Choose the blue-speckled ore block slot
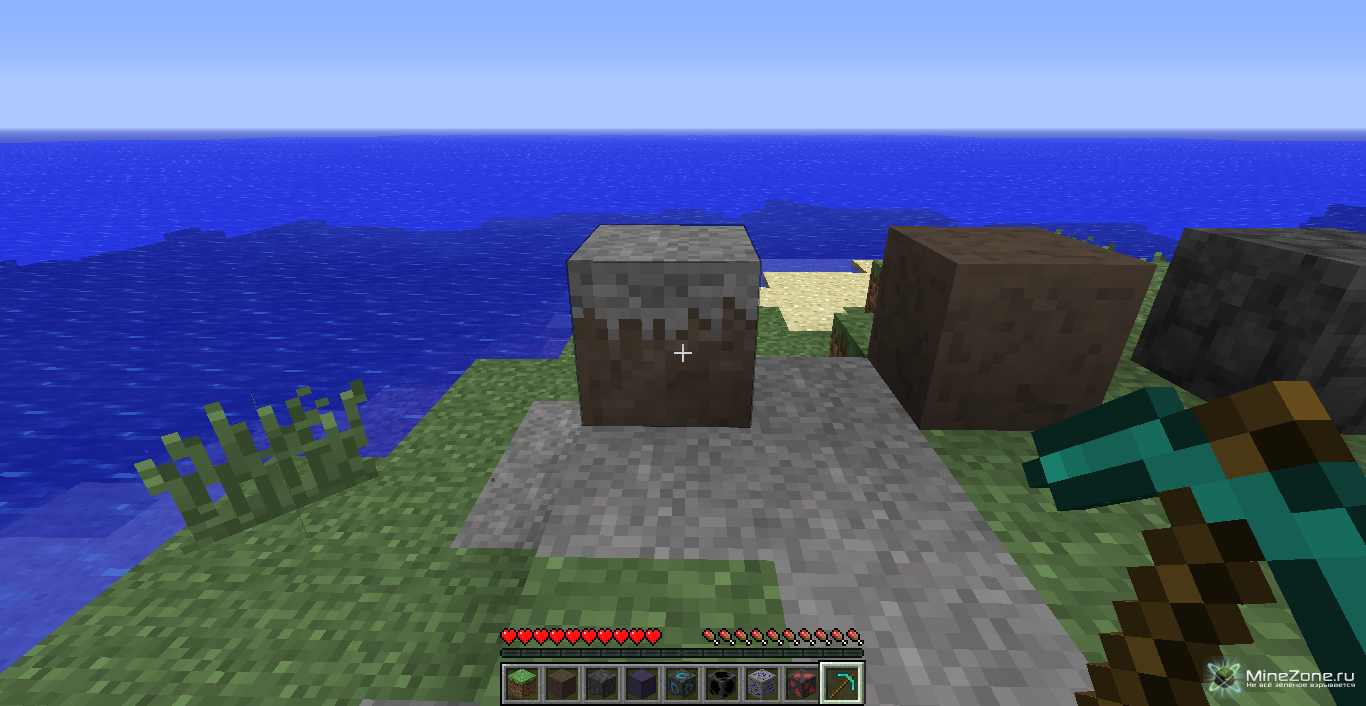The height and width of the screenshot is (706, 1366). [x=761, y=684]
